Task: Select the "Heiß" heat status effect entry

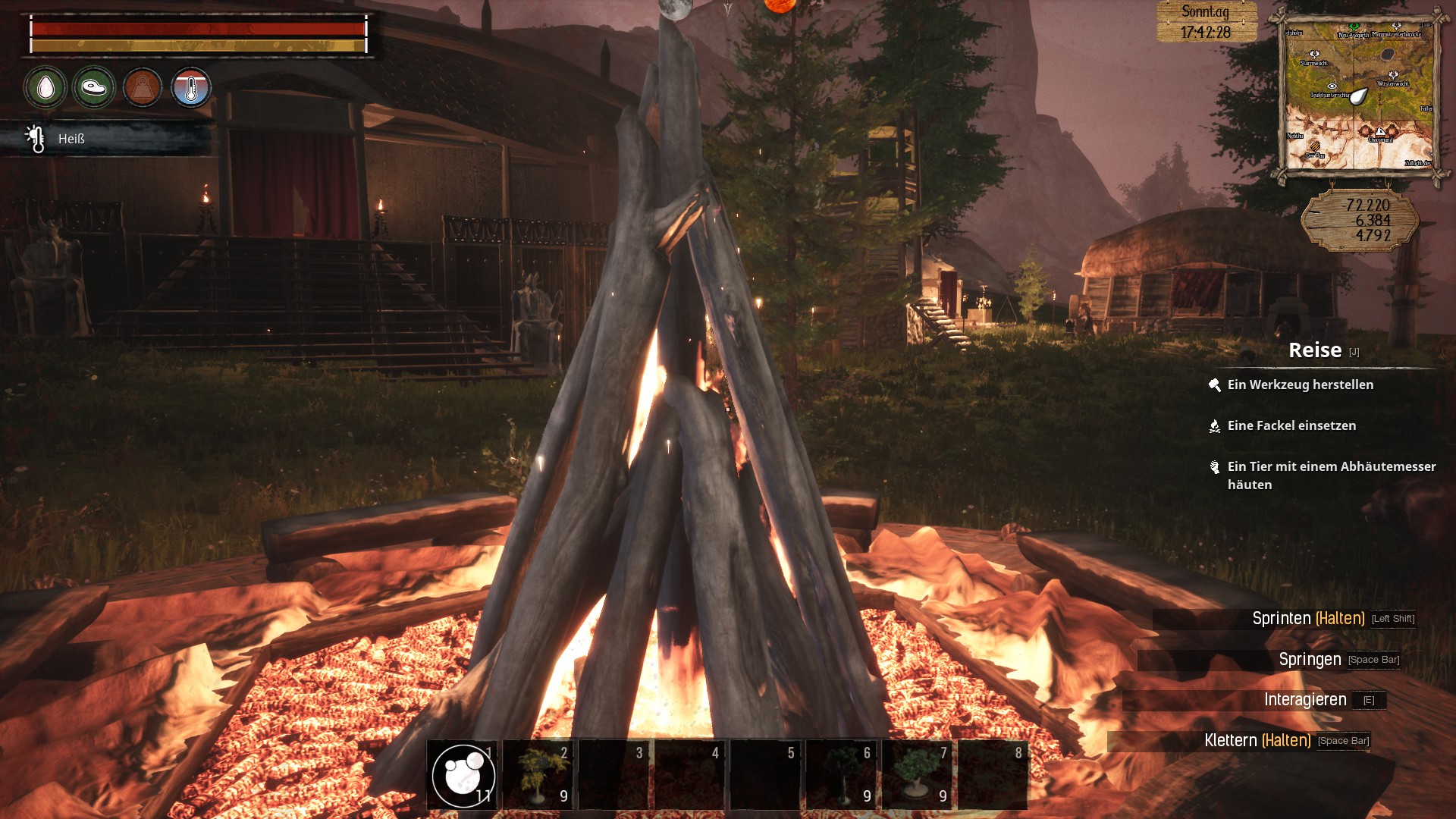Action: [x=71, y=140]
